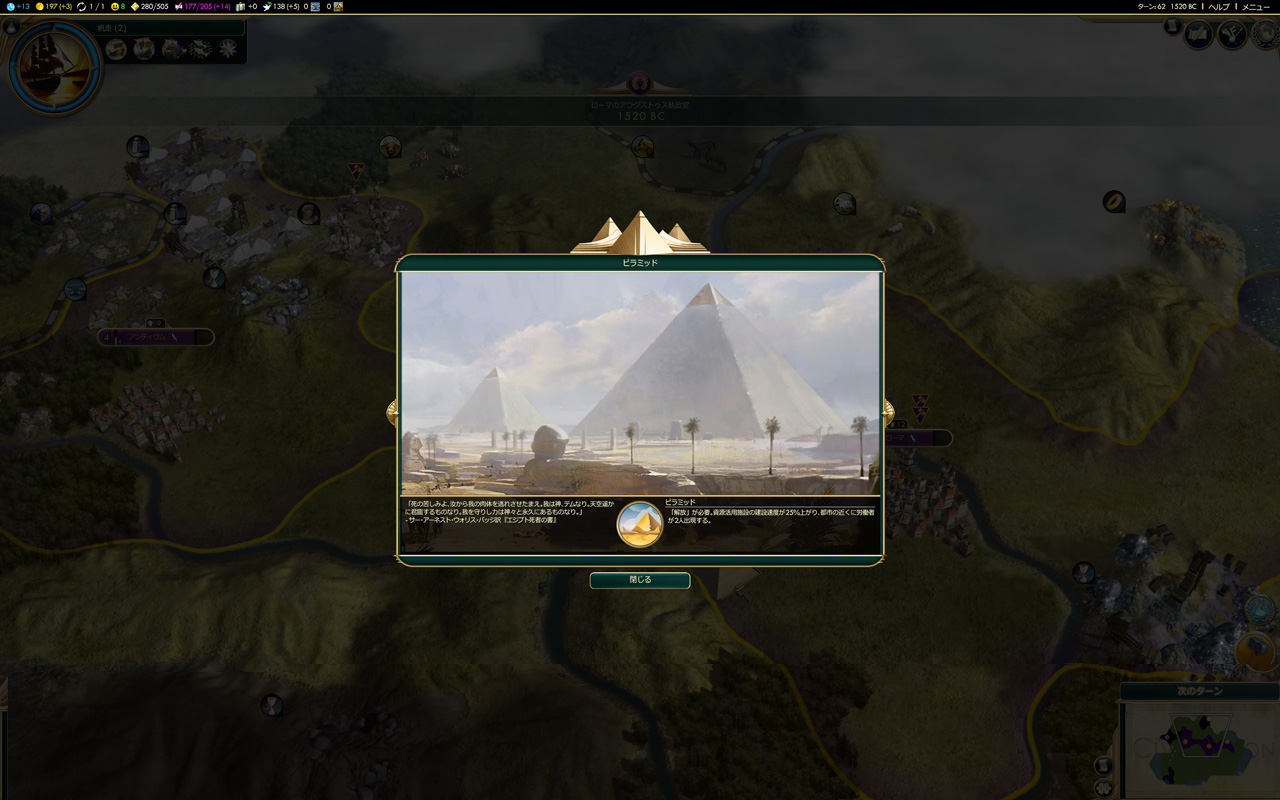Open the blue science flask in top bar
This screenshot has height=800, width=1280.
[x=16, y=6]
